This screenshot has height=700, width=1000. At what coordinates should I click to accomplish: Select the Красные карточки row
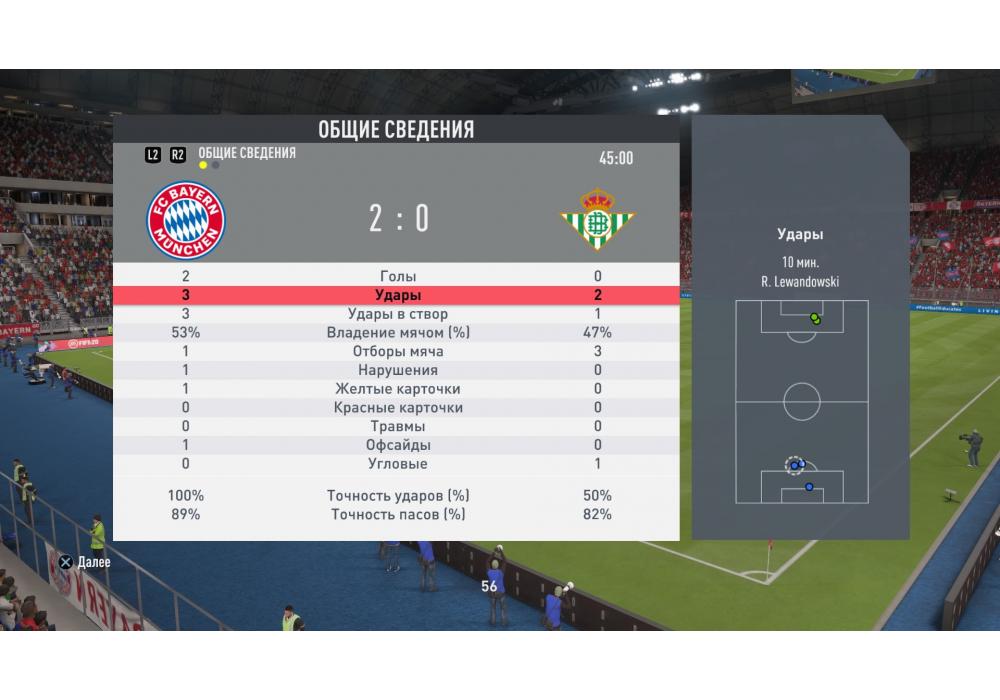pyautogui.click(x=398, y=408)
